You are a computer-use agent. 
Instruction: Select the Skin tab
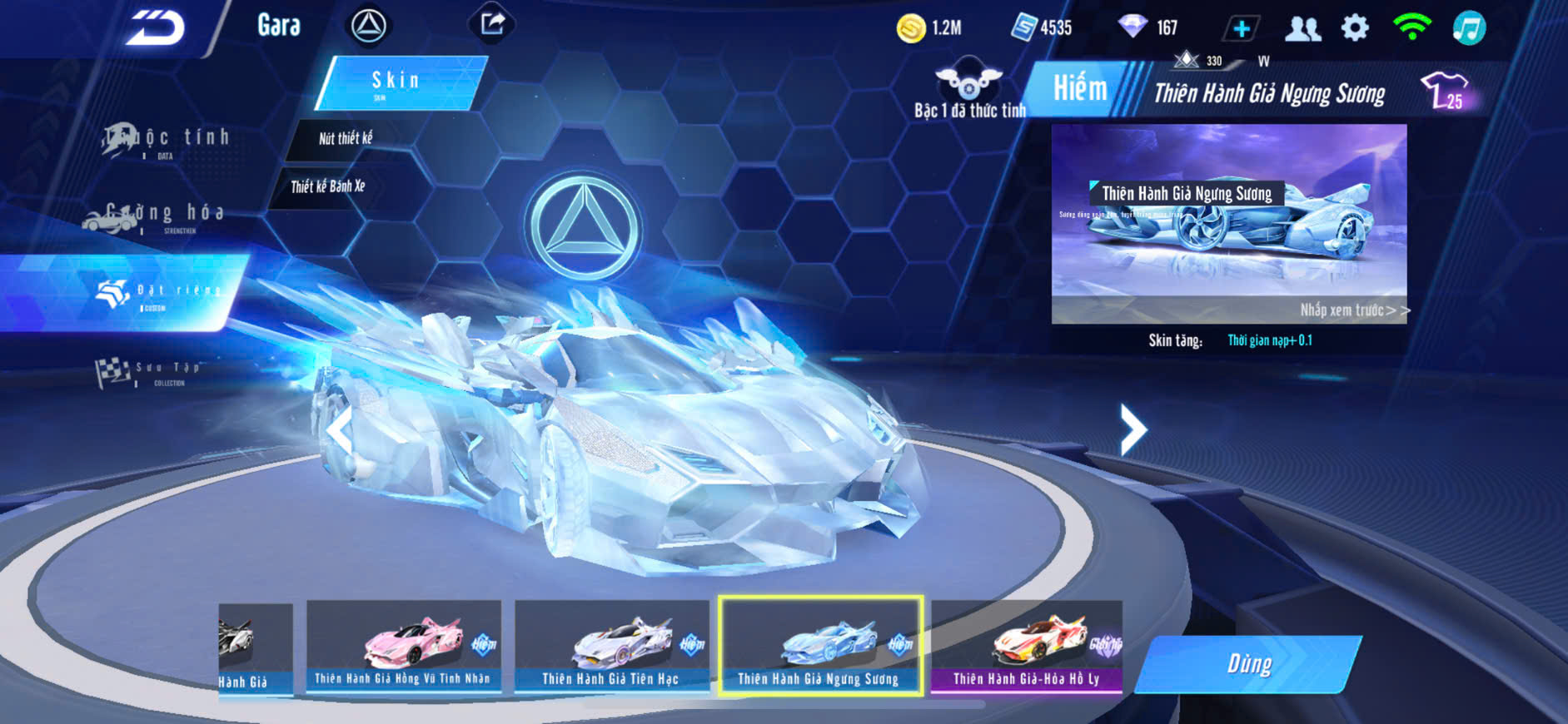(x=400, y=82)
